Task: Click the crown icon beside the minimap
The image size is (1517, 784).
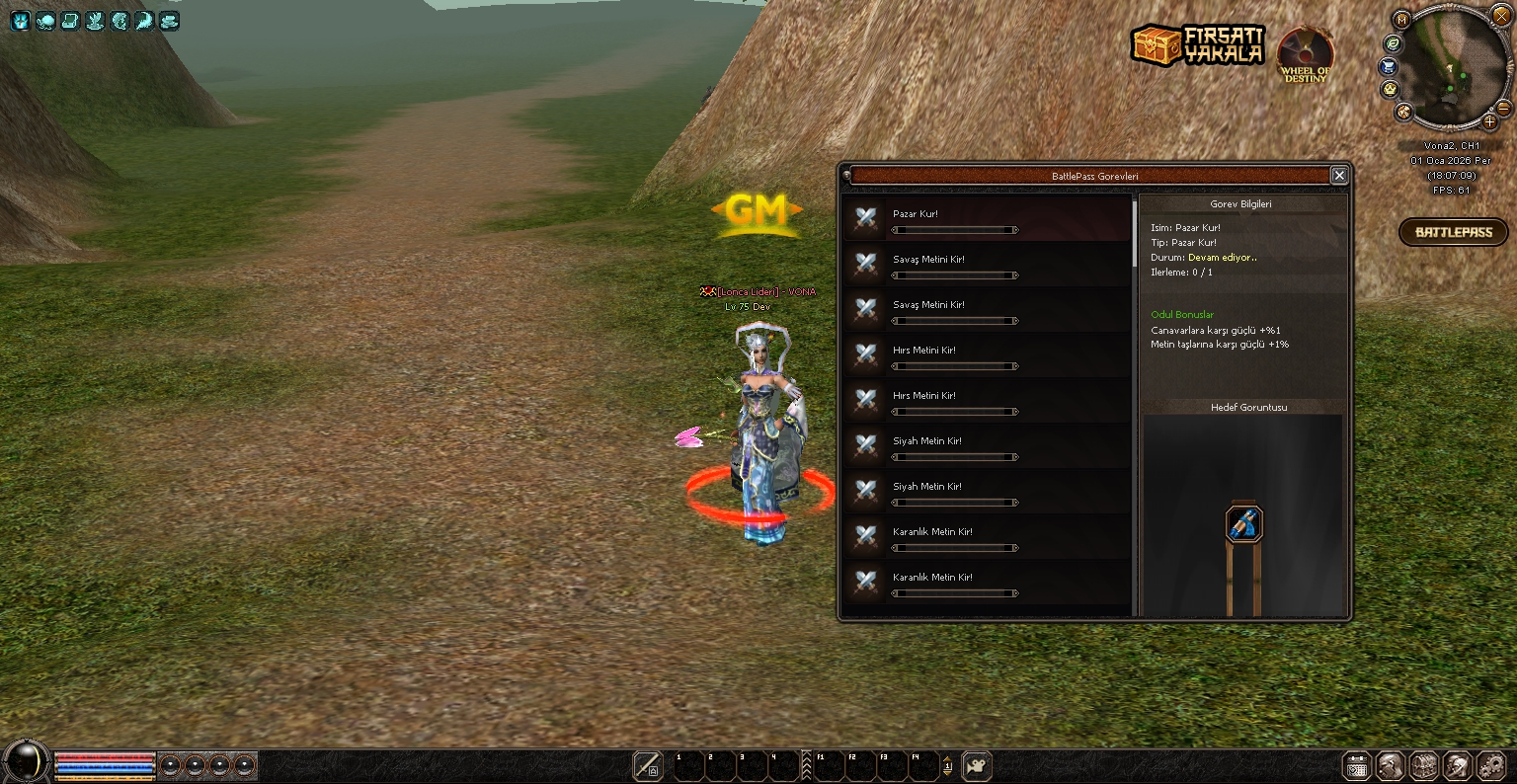Action: [1390, 89]
